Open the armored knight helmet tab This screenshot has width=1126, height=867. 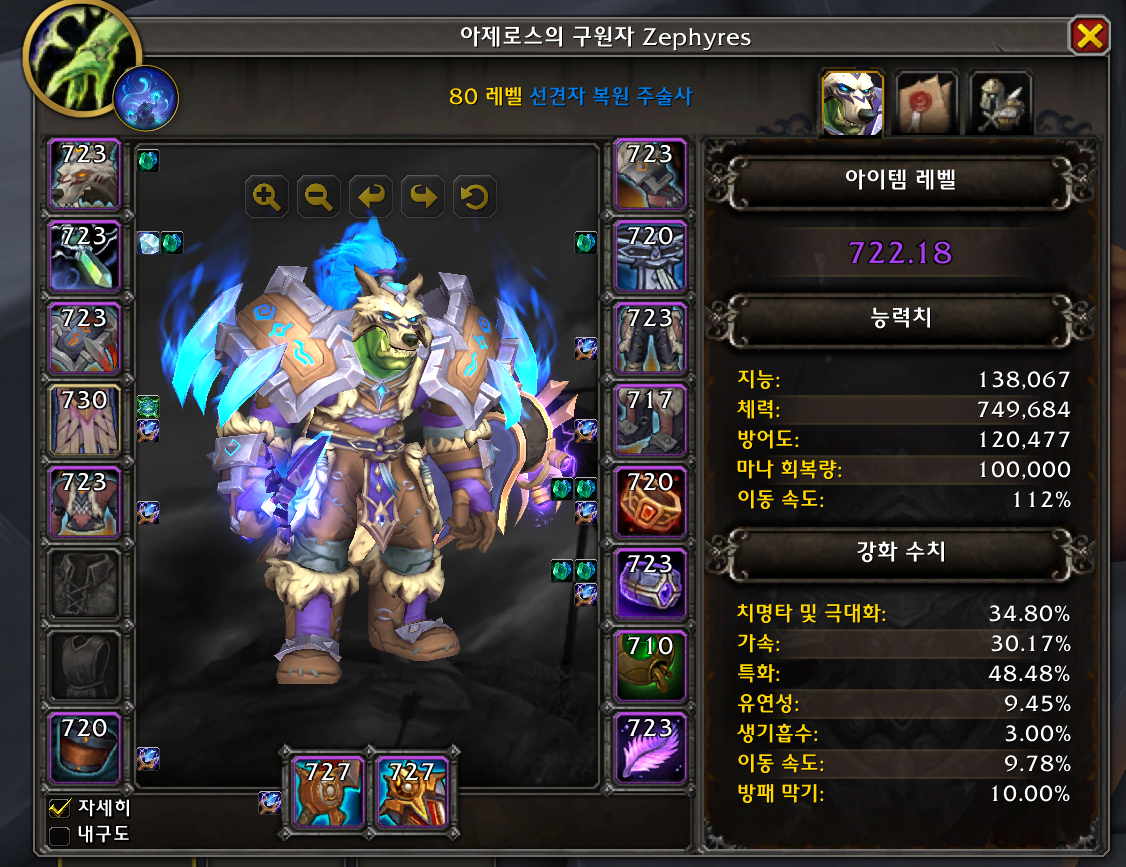pos(1000,103)
